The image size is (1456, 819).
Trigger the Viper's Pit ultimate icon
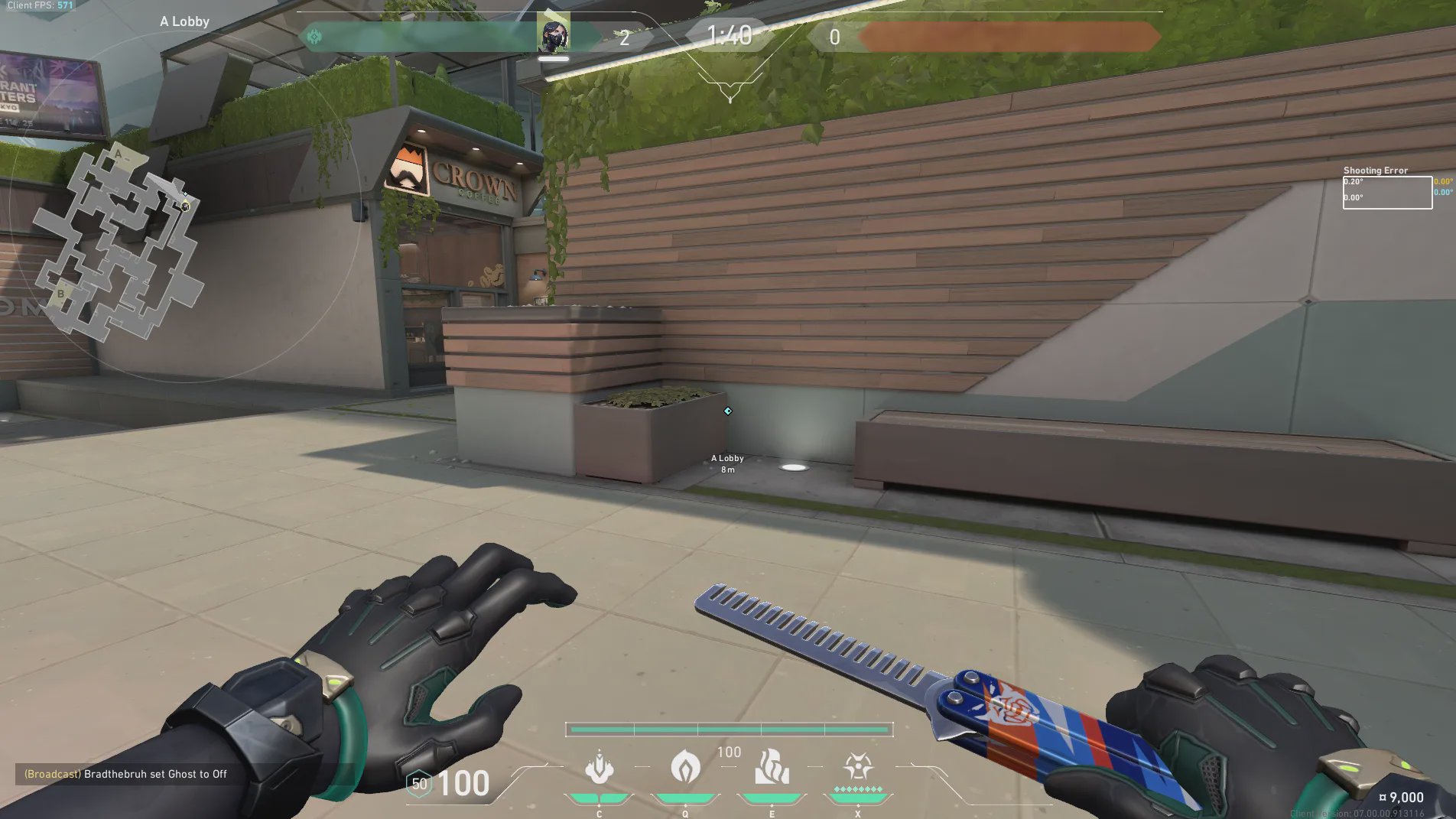pyautogui.click(x=858, y=767)
